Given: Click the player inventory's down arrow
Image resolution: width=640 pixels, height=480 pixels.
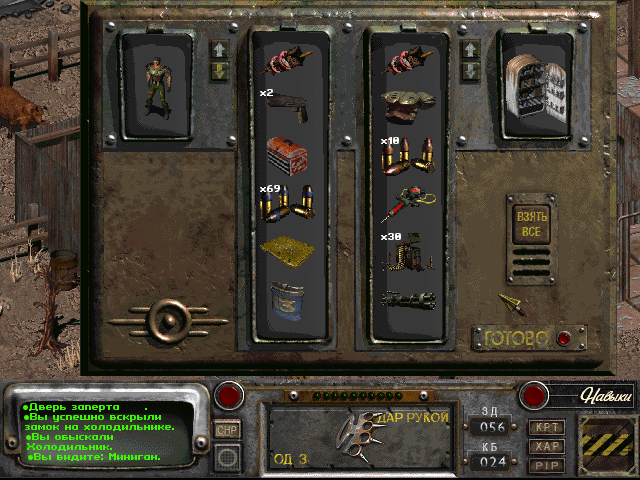Looking at the screenshot, I should [x=219, y=71].
